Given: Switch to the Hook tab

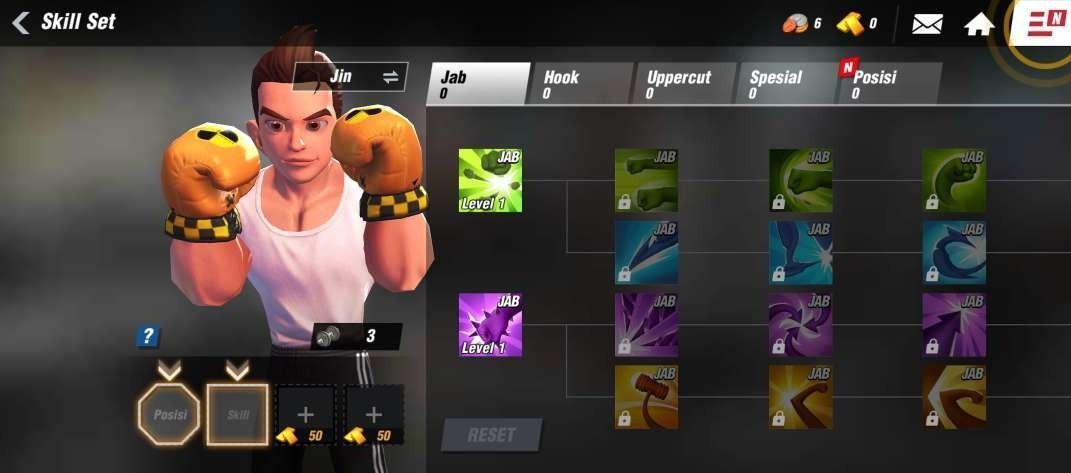Looking at the screenshot, I should [x=582, y=84].
